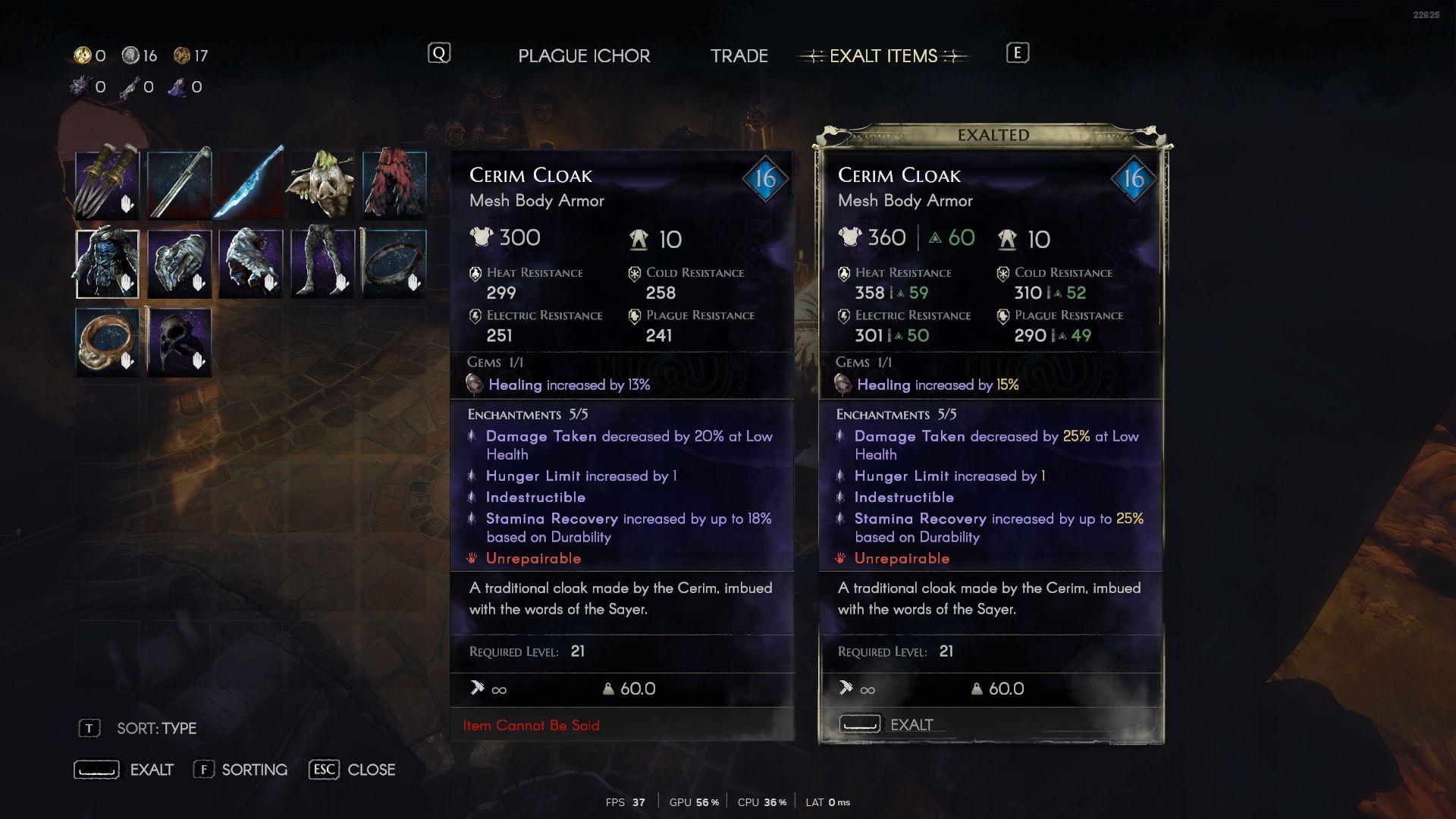Click the red feathered cloak item
This screenshot has height=819, width=1456.
(x=394, y=184)
